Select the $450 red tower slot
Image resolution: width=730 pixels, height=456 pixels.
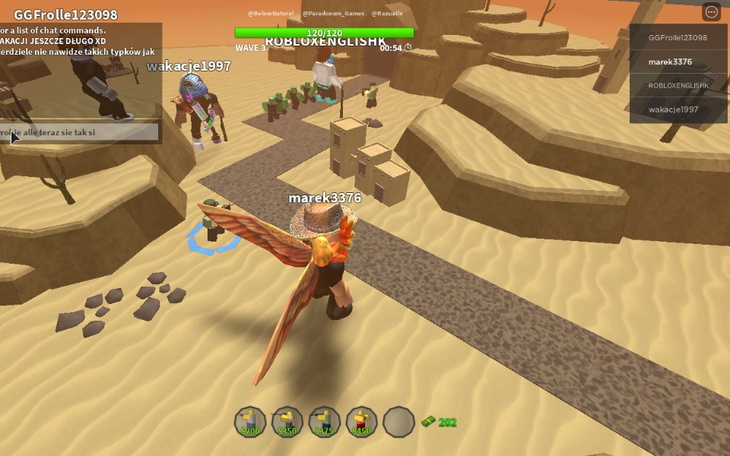(361, 422)
